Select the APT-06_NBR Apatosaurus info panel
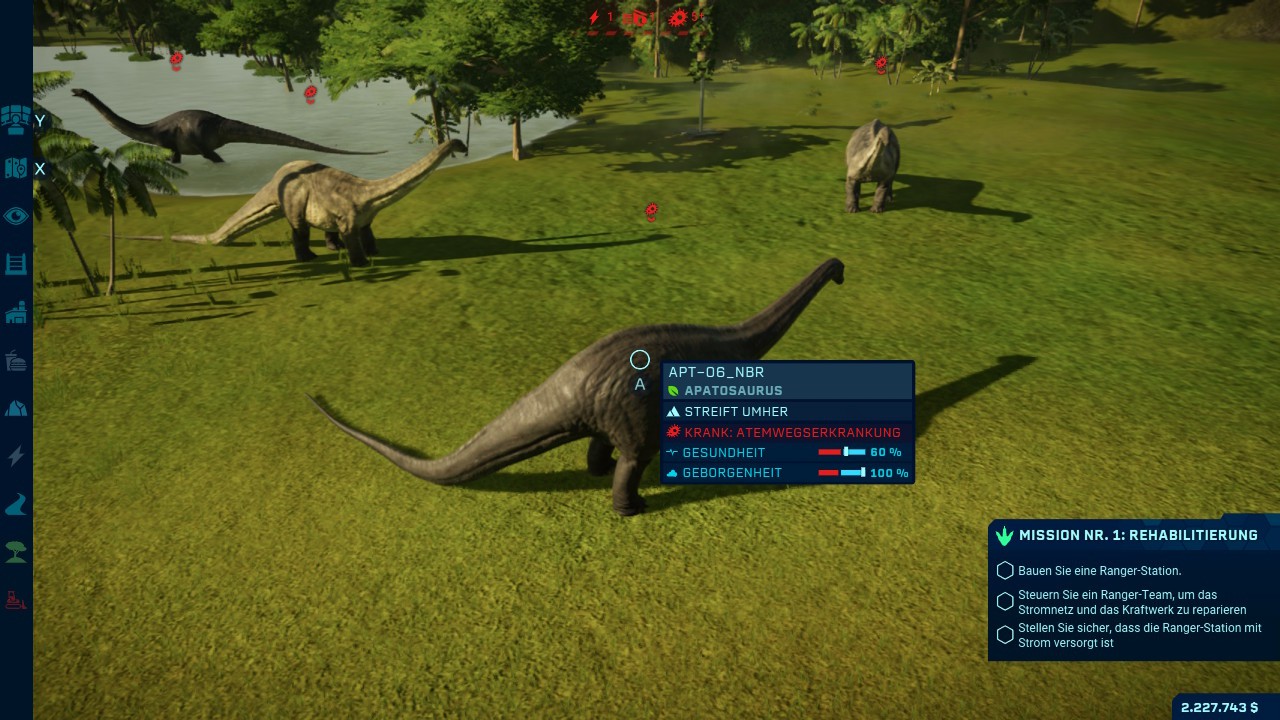1280x720 pixels. tap(788, 381)
